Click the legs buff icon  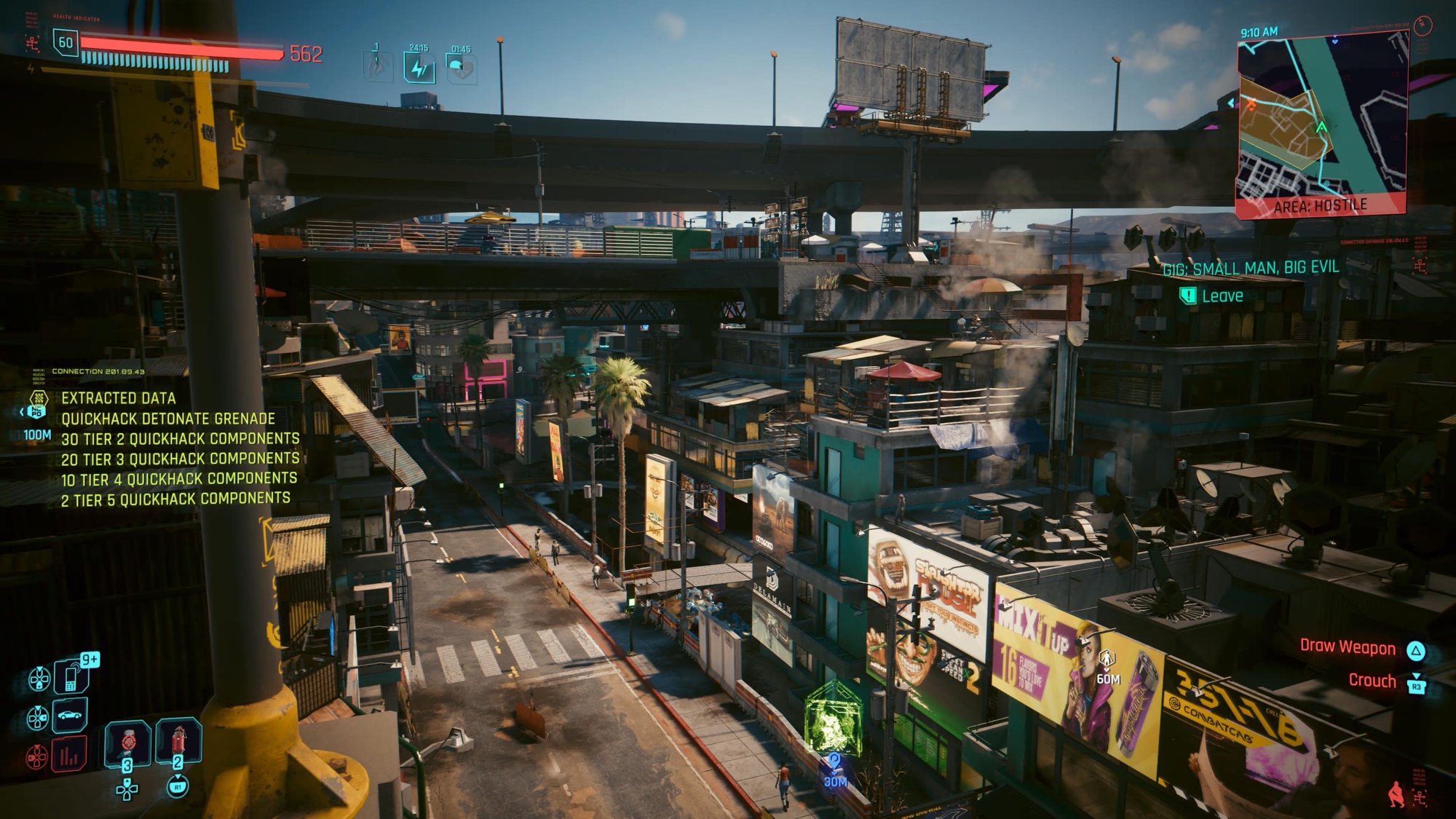[x=377, y=66]
